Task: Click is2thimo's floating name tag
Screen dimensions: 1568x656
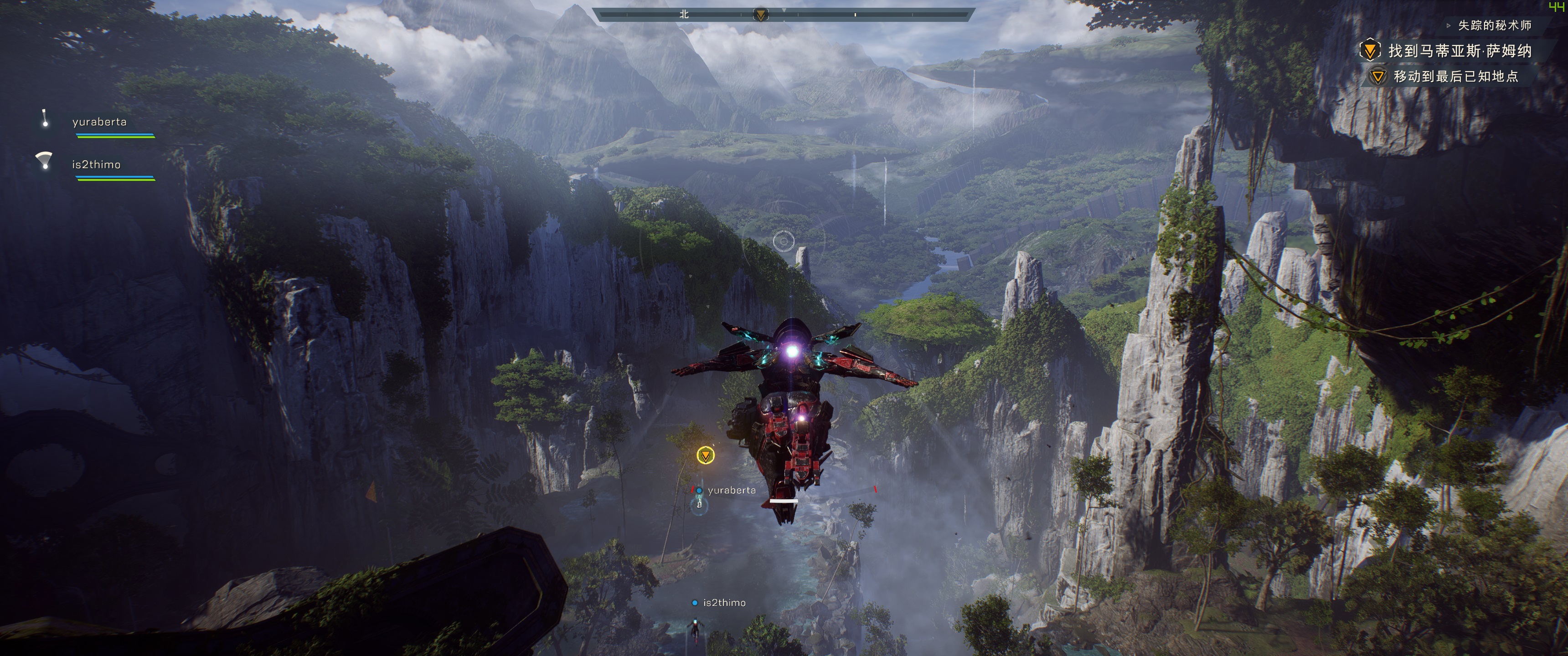Action: click(724, 602)
